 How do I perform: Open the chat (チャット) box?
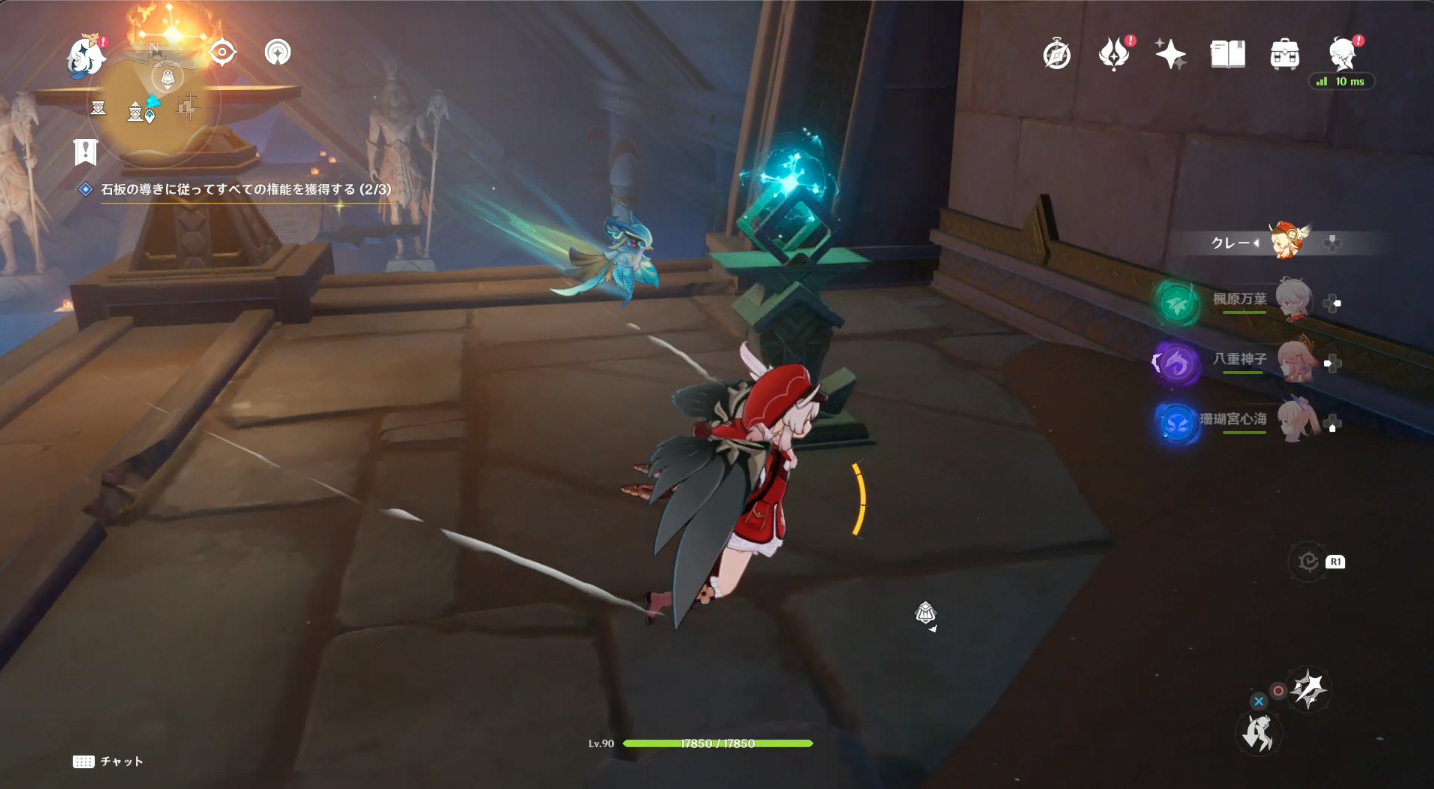(x=108, y=762)
